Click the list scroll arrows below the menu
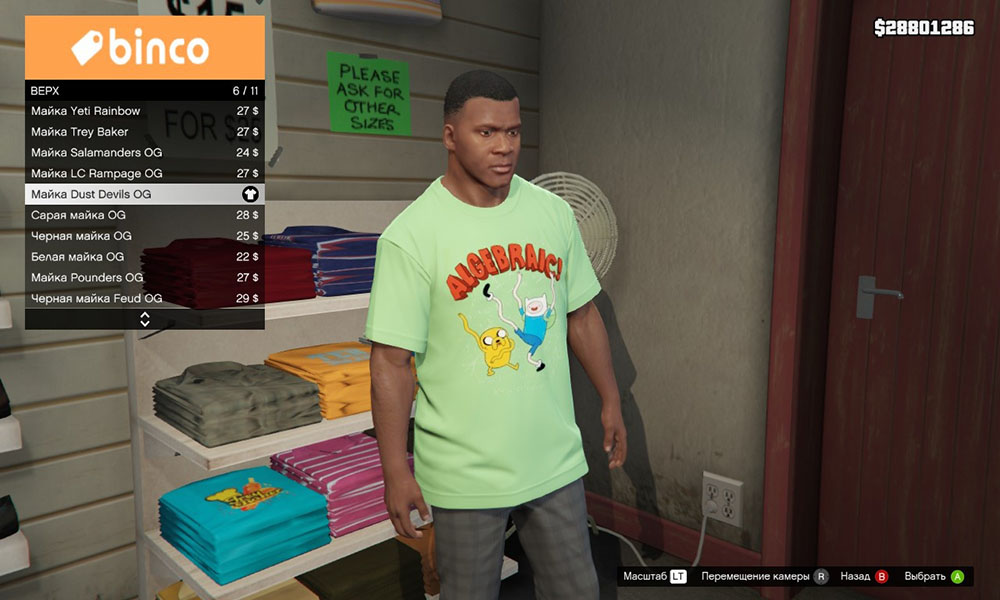The height and width of the screenshot is (600, 1000). coord(145,319)
